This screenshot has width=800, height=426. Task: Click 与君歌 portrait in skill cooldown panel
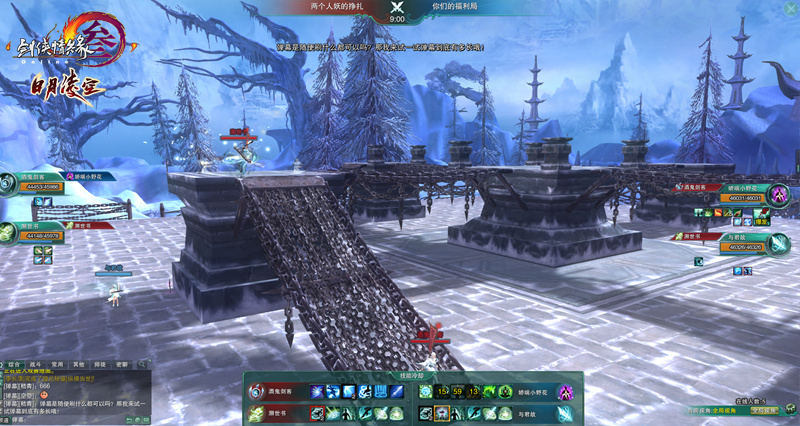tap(565, 412)
